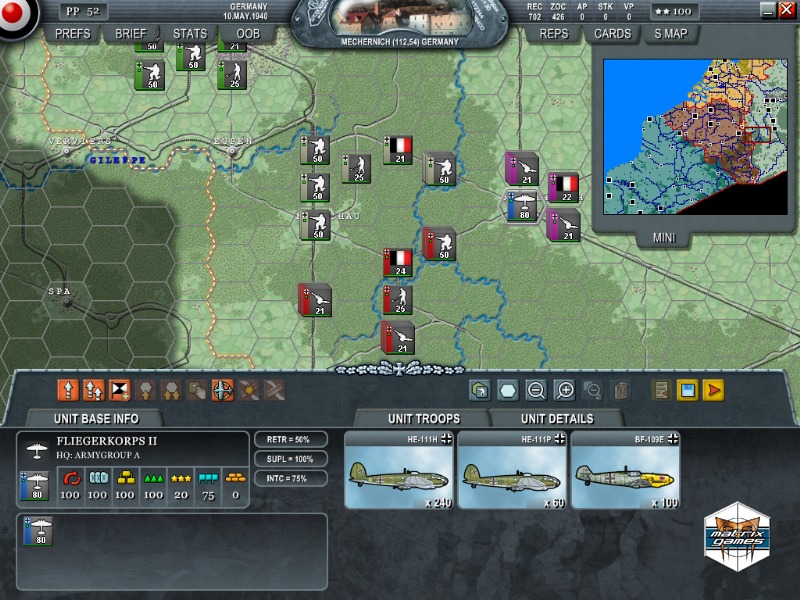This screenshot has width=800, height=600.
Task: Adjust the RETR = 50% setting
Action: 291,440
